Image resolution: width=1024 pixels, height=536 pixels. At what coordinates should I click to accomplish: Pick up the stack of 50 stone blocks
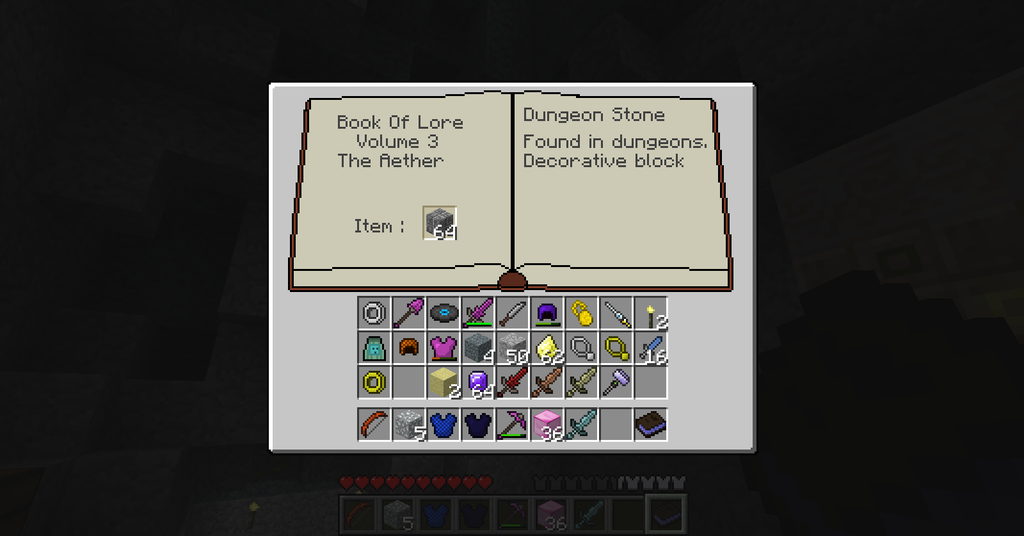click(x=512, y=348)
